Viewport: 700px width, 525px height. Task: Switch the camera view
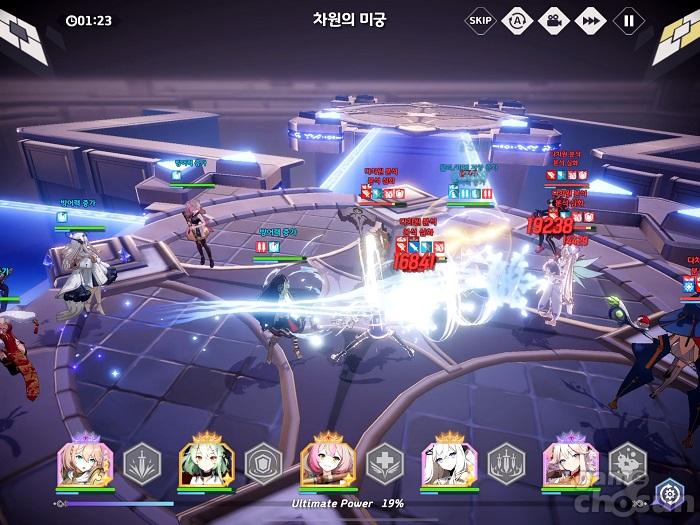554,19
